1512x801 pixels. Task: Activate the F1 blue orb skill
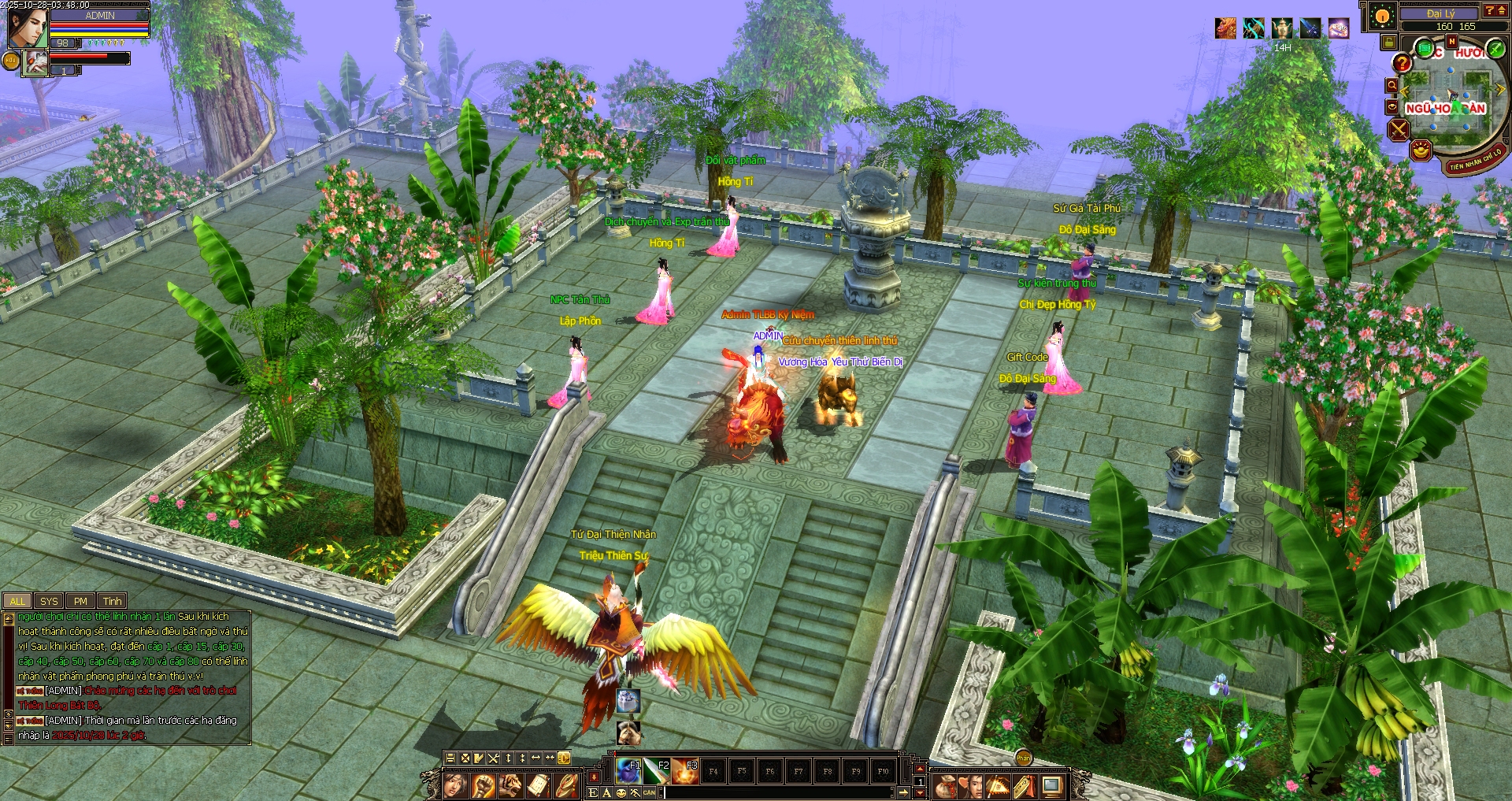pos(628,771)
